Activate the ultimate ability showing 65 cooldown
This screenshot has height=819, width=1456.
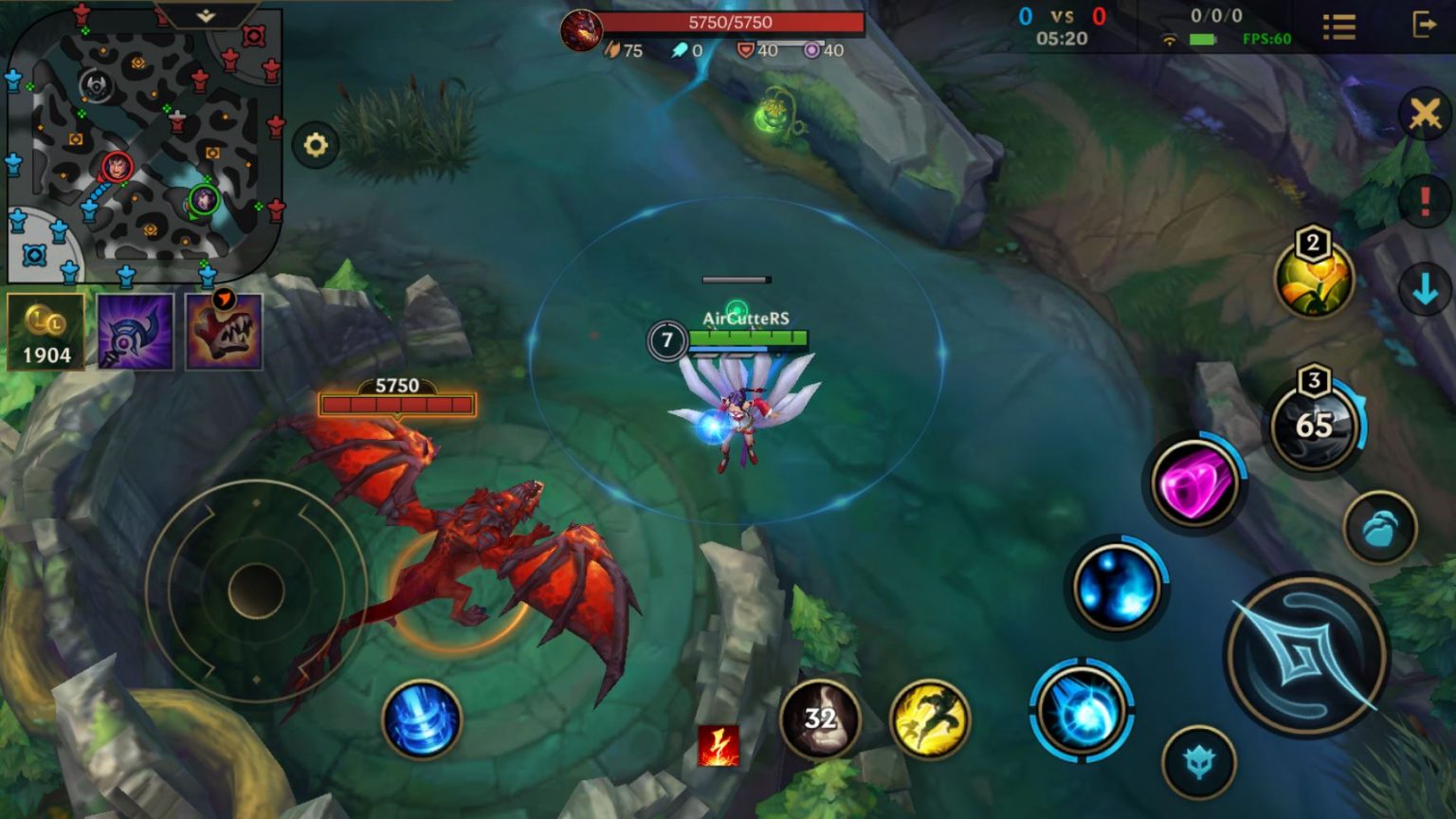click(1314, 427)
